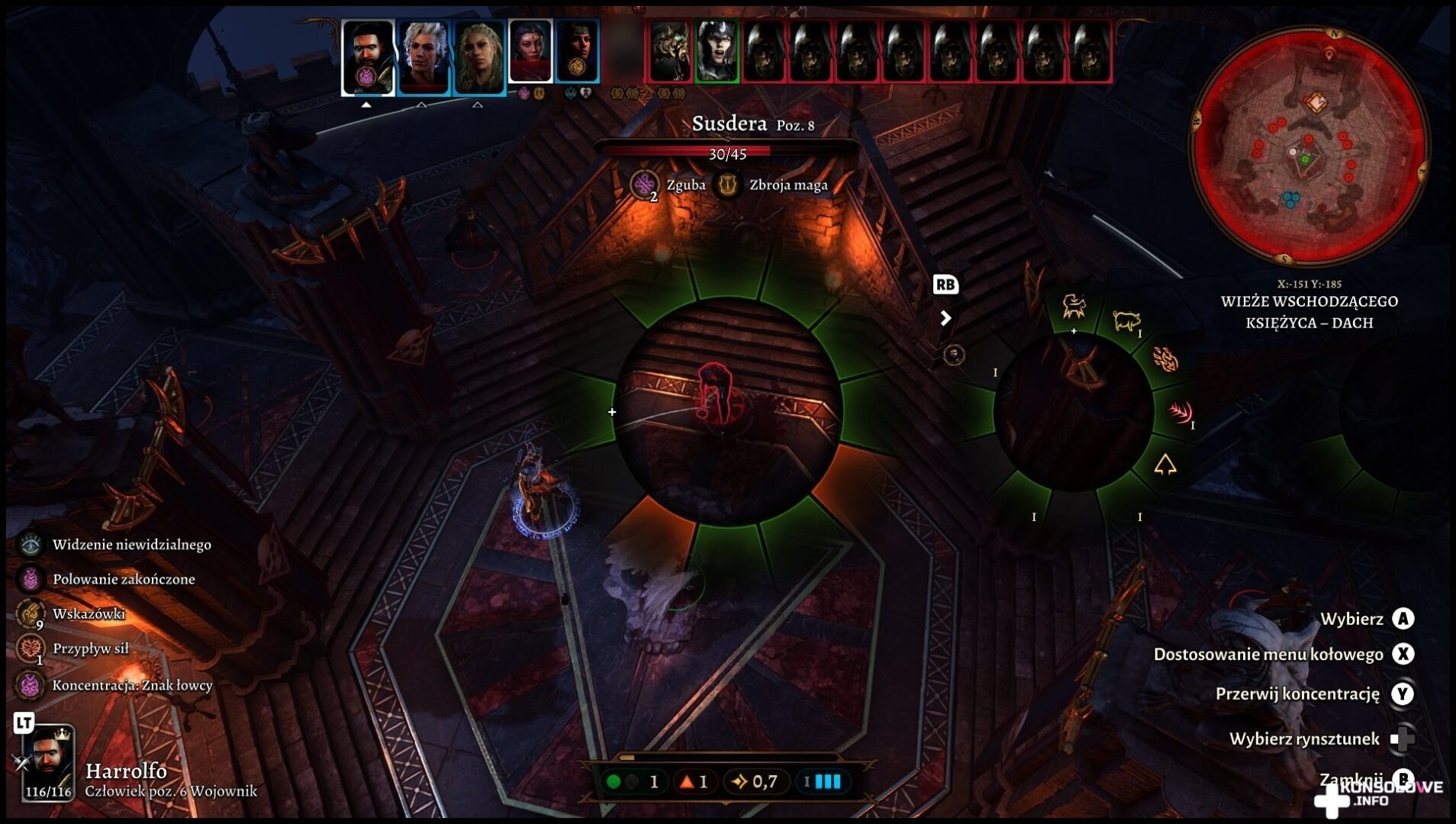The height and width of the screenshot is (824, 1456).
Task: Click the Zguba status icon under Susdera
Action: click(x=645, y=185)
